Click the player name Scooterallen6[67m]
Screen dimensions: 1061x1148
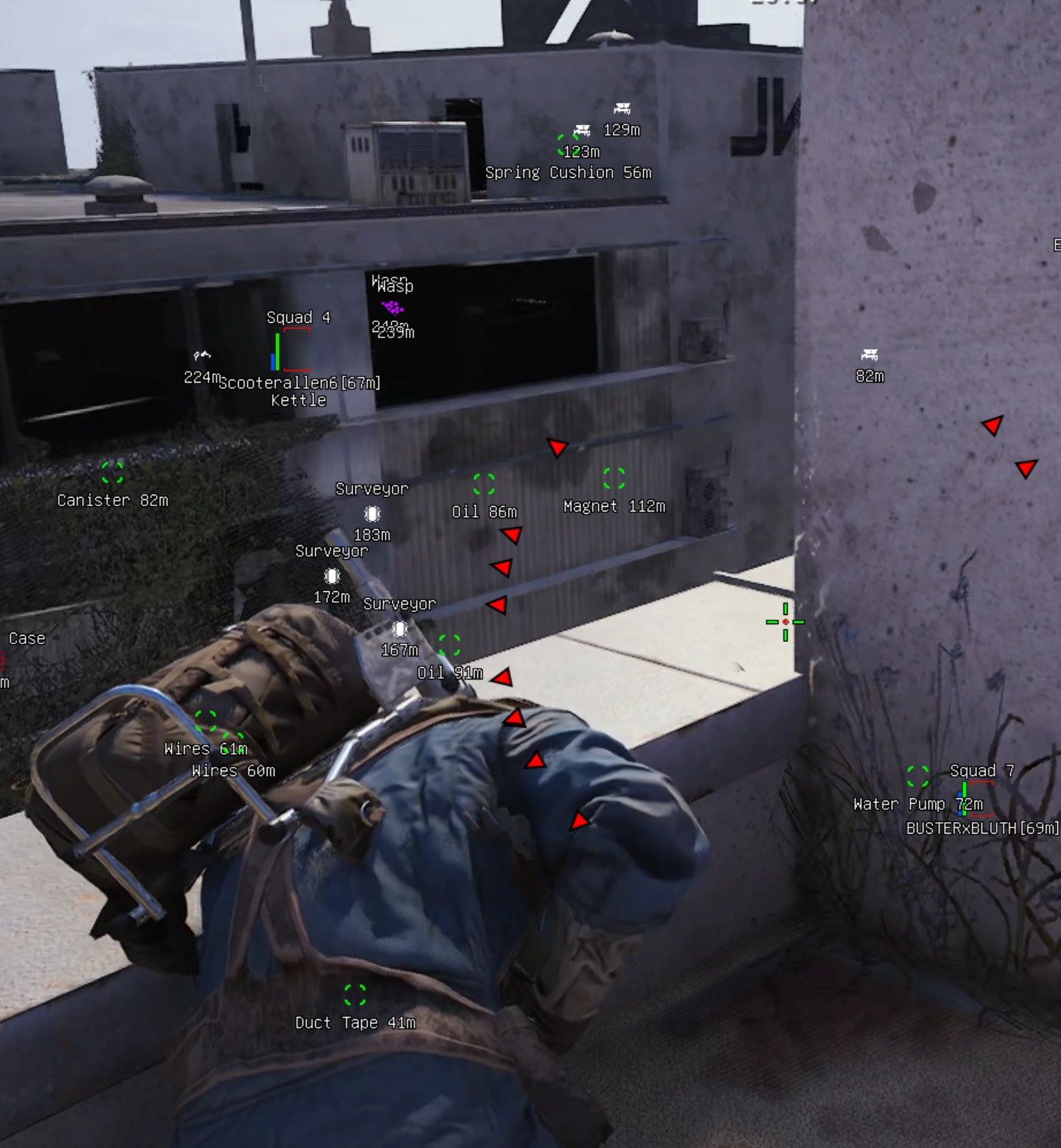tap(301, 381)
